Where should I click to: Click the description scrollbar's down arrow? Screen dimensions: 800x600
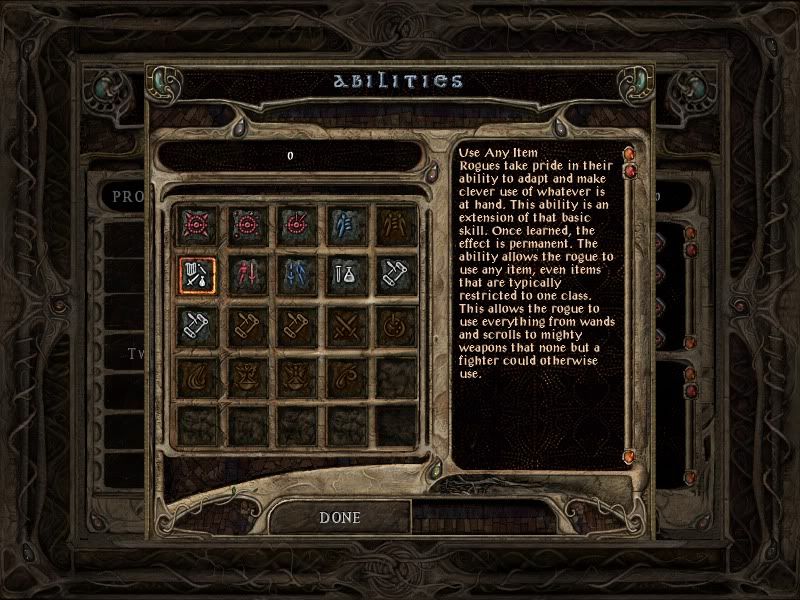[630, 457]
